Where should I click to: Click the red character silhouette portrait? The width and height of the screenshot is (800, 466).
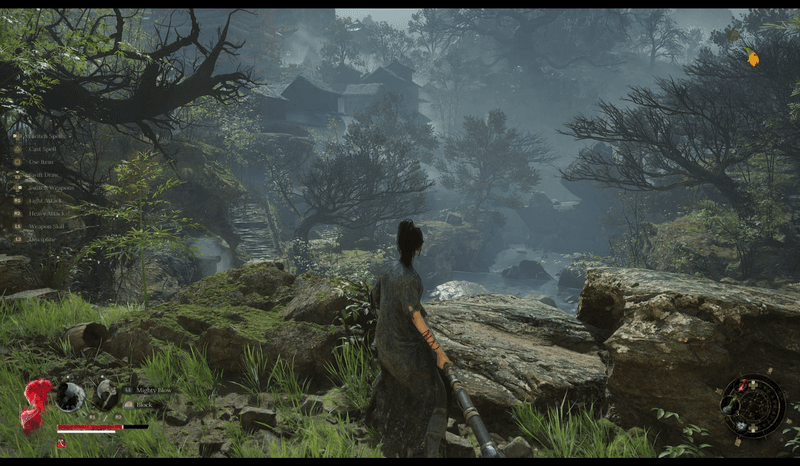(x=36, y=403)
